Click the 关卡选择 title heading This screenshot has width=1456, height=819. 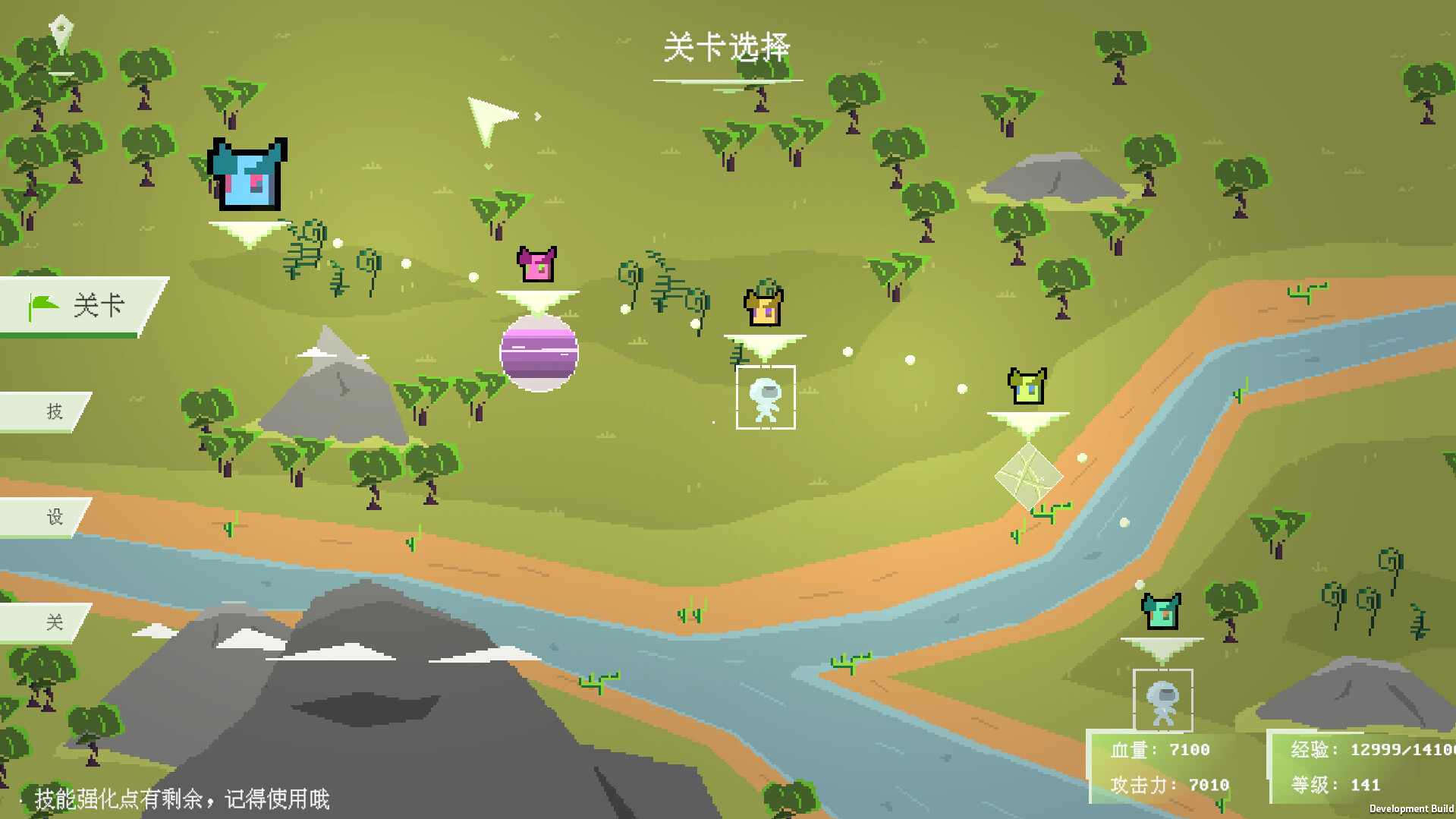(x=726, y=46)
